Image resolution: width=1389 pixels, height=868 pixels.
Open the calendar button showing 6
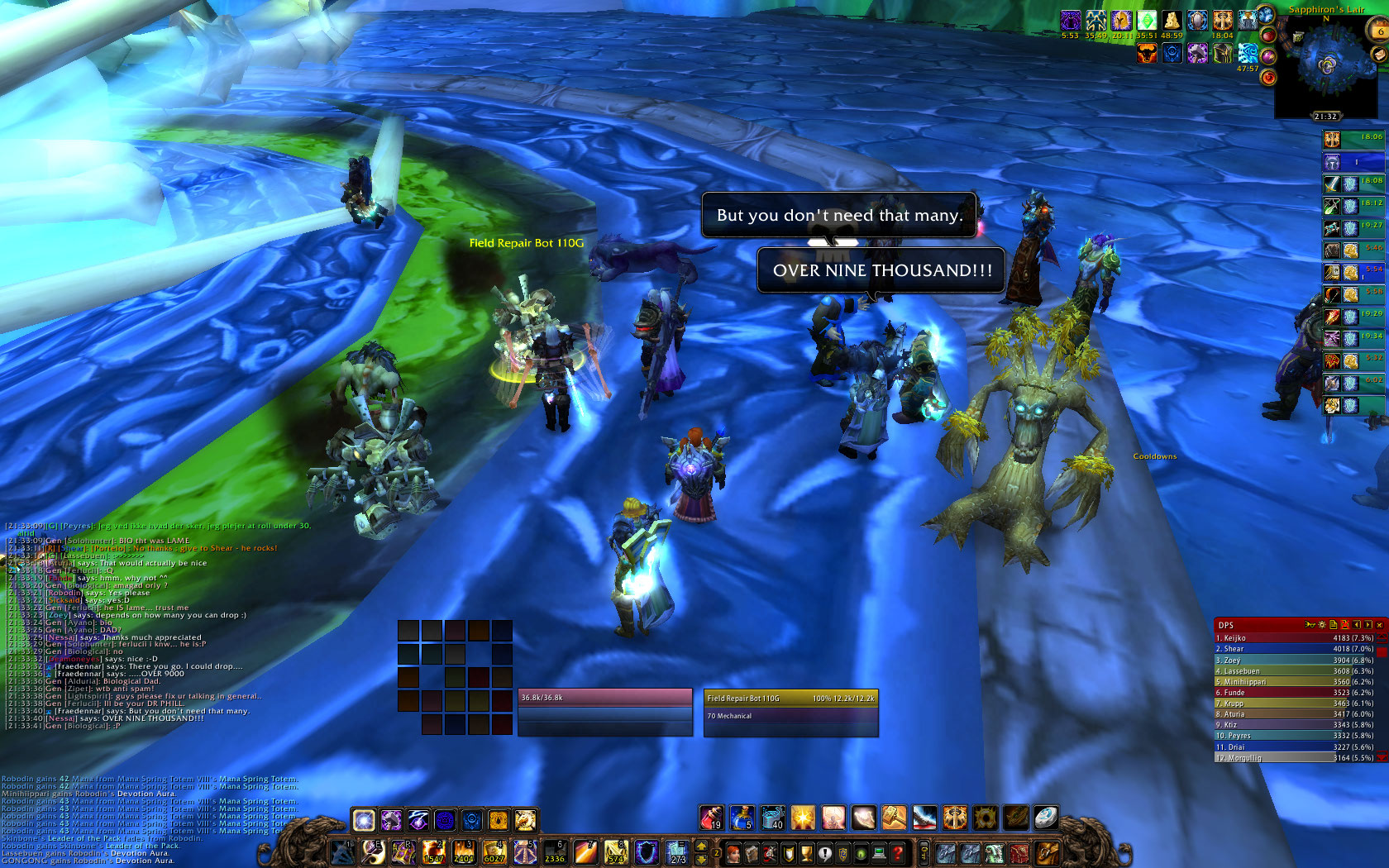point(1380,31)
